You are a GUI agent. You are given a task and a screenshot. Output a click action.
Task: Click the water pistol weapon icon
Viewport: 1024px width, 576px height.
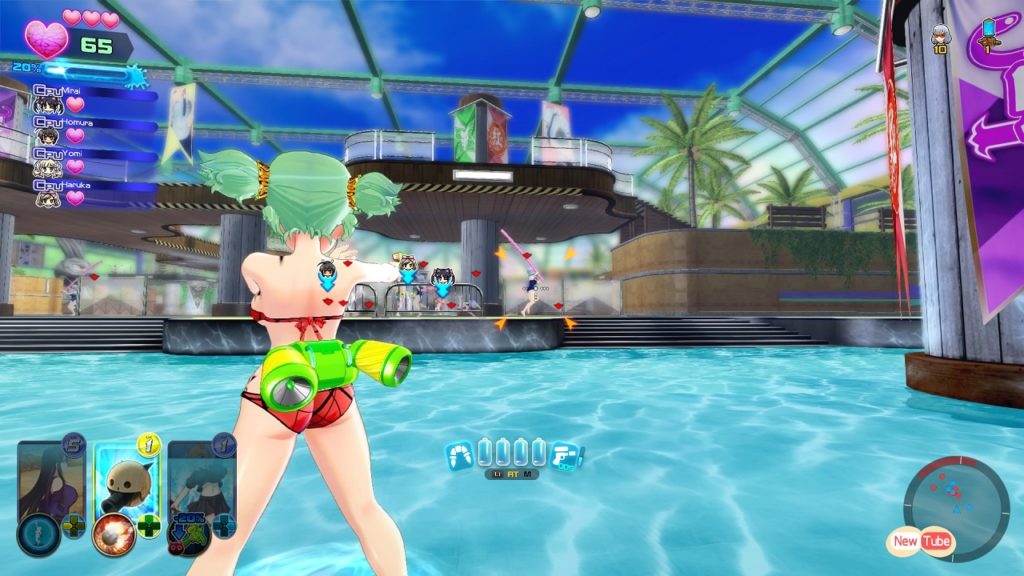(x=565, y=455)
